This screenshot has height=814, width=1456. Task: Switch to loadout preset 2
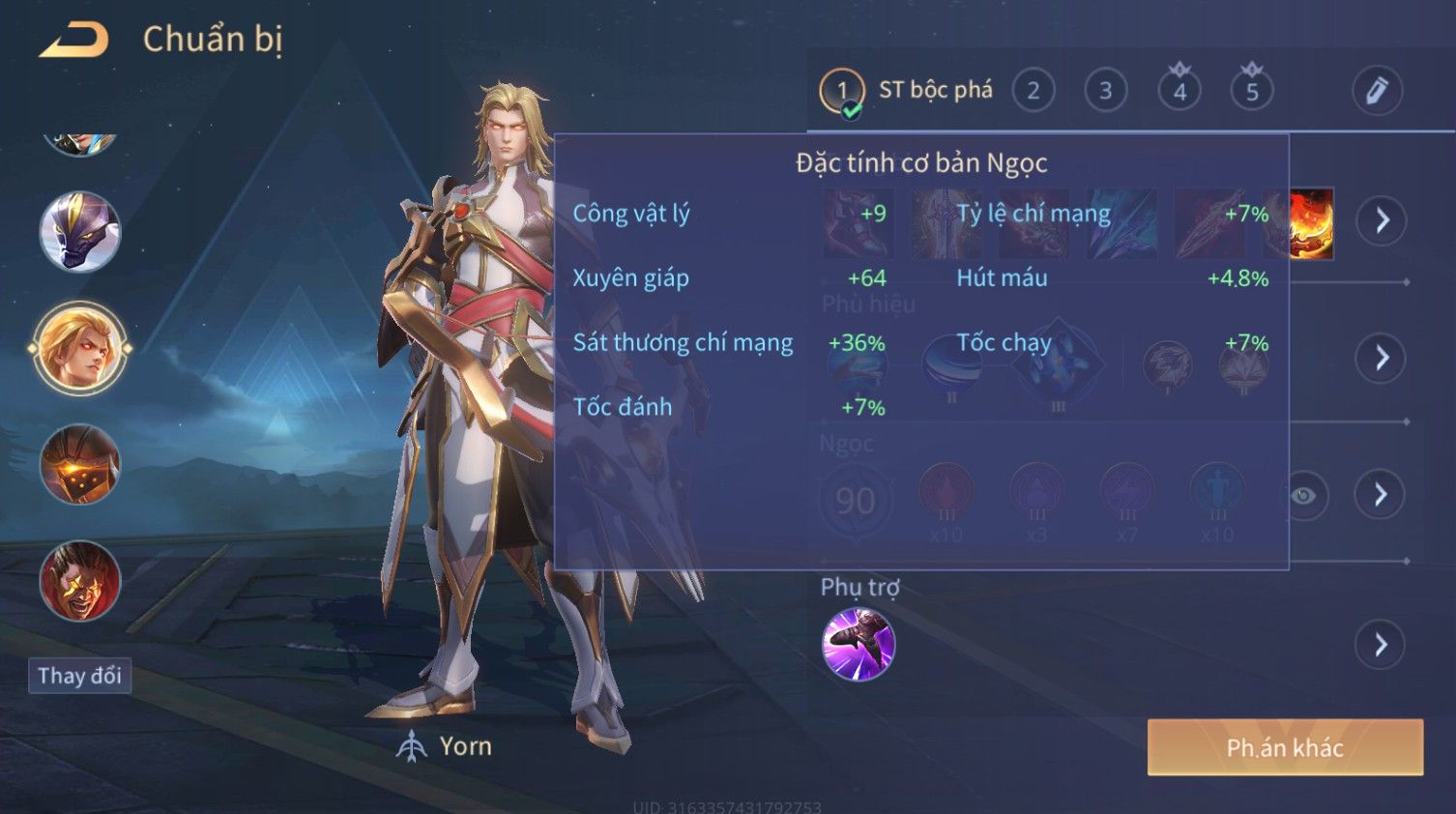tap(1033, 91)
